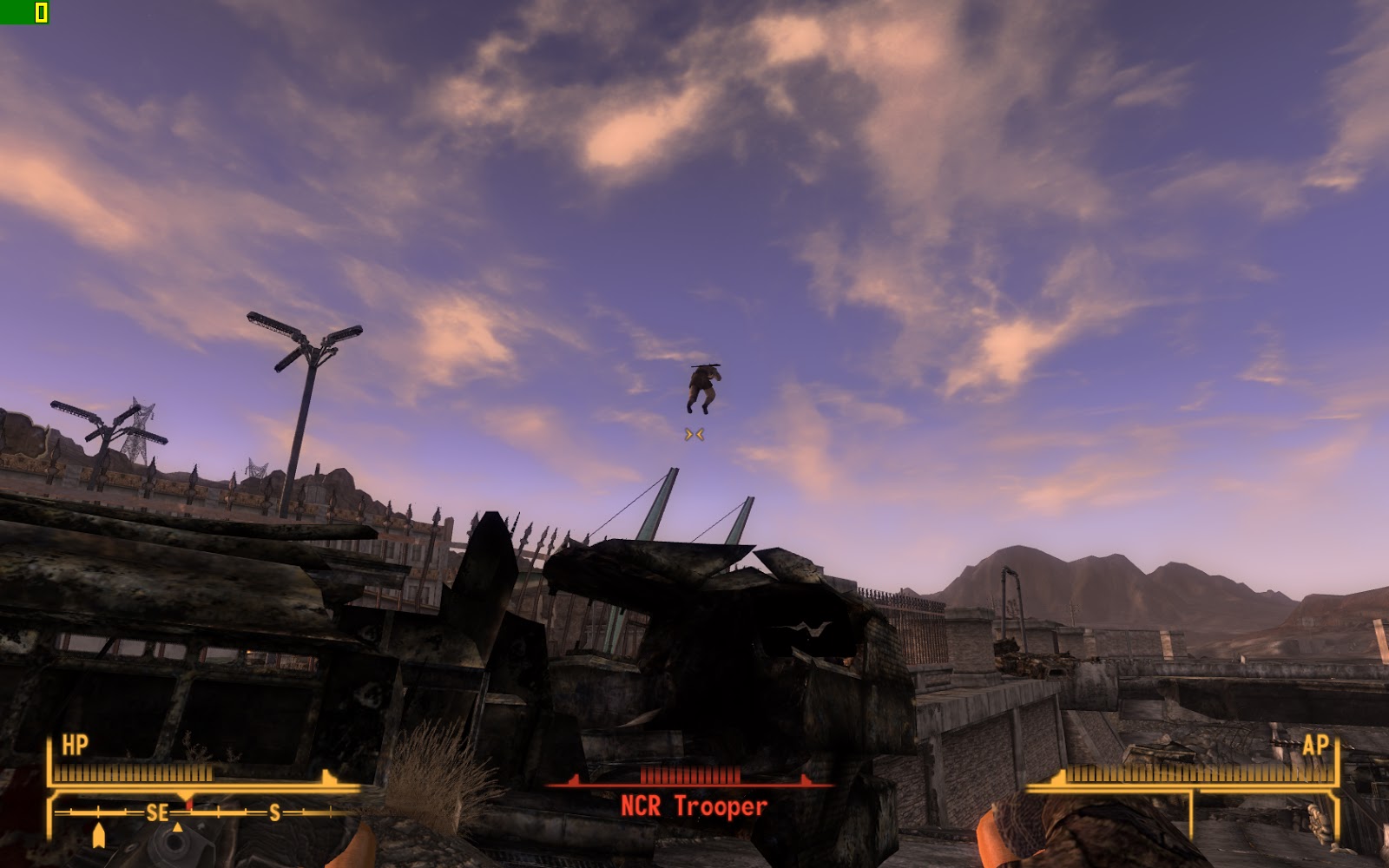
Task: Click the equipped weapon barrel at screen bottom
Action: click(174, 842)
